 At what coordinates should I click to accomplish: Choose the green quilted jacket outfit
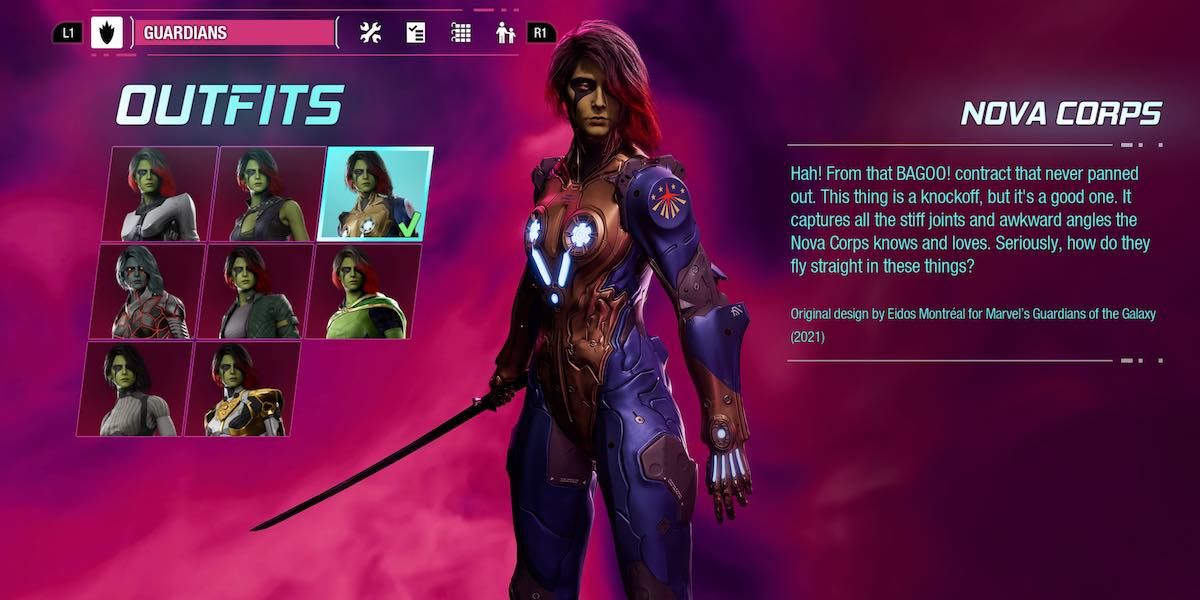(254, 291)
